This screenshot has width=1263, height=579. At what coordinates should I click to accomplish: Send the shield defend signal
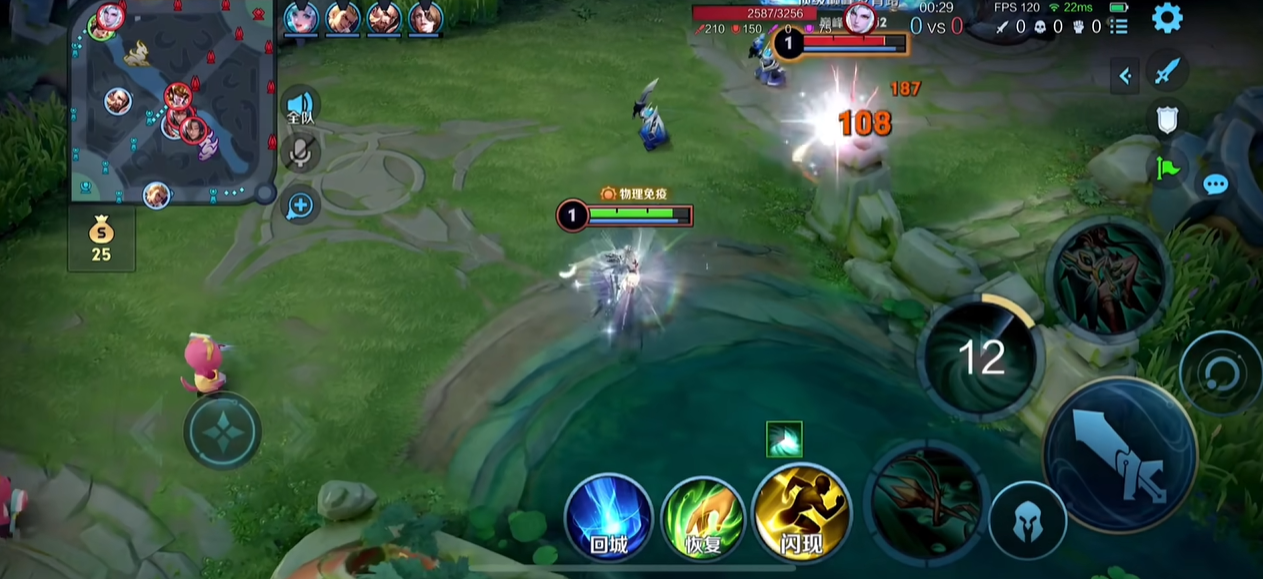pyautogui.click(x=1167, y=120)
